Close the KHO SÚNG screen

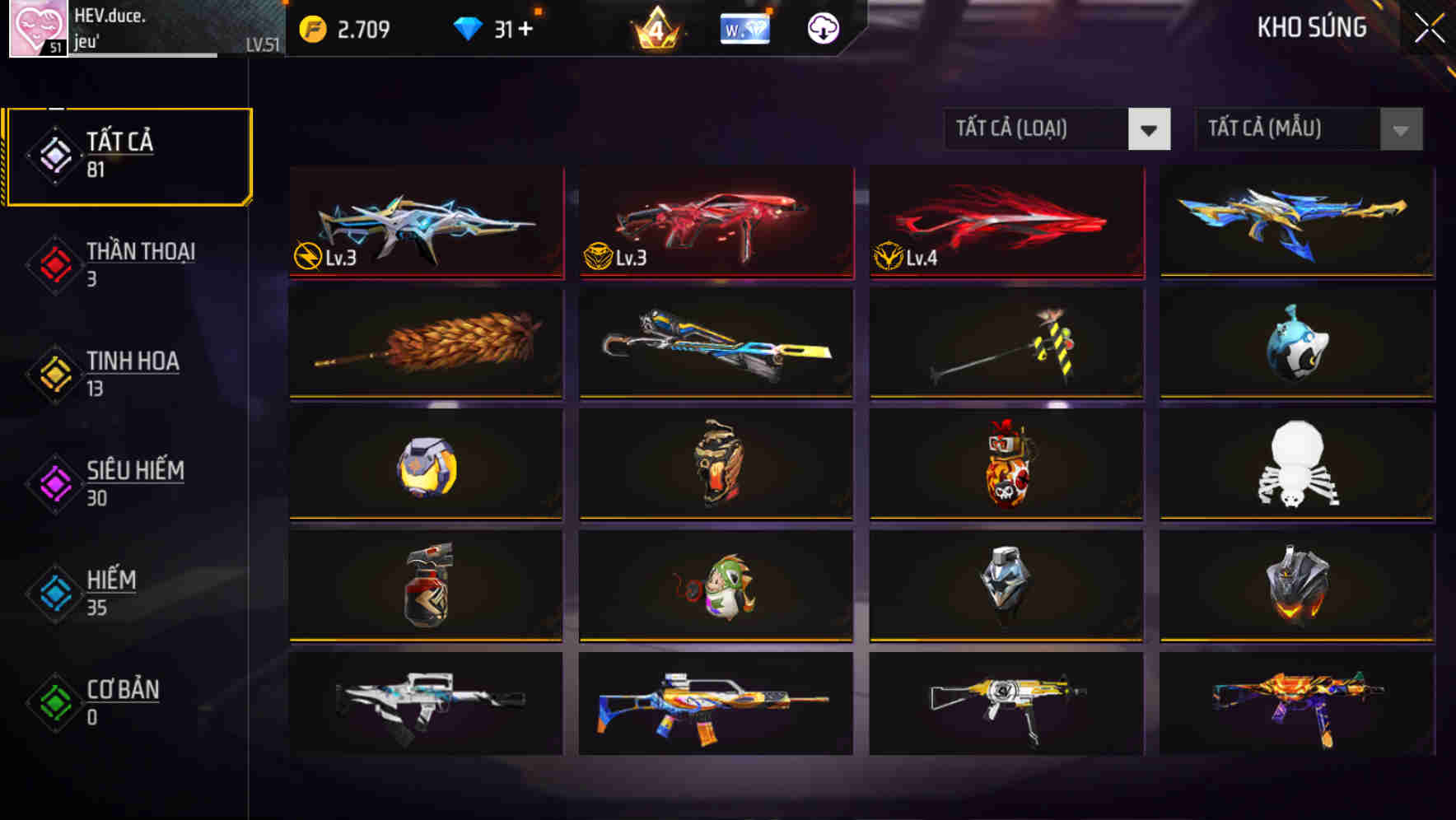(1429, 26)
